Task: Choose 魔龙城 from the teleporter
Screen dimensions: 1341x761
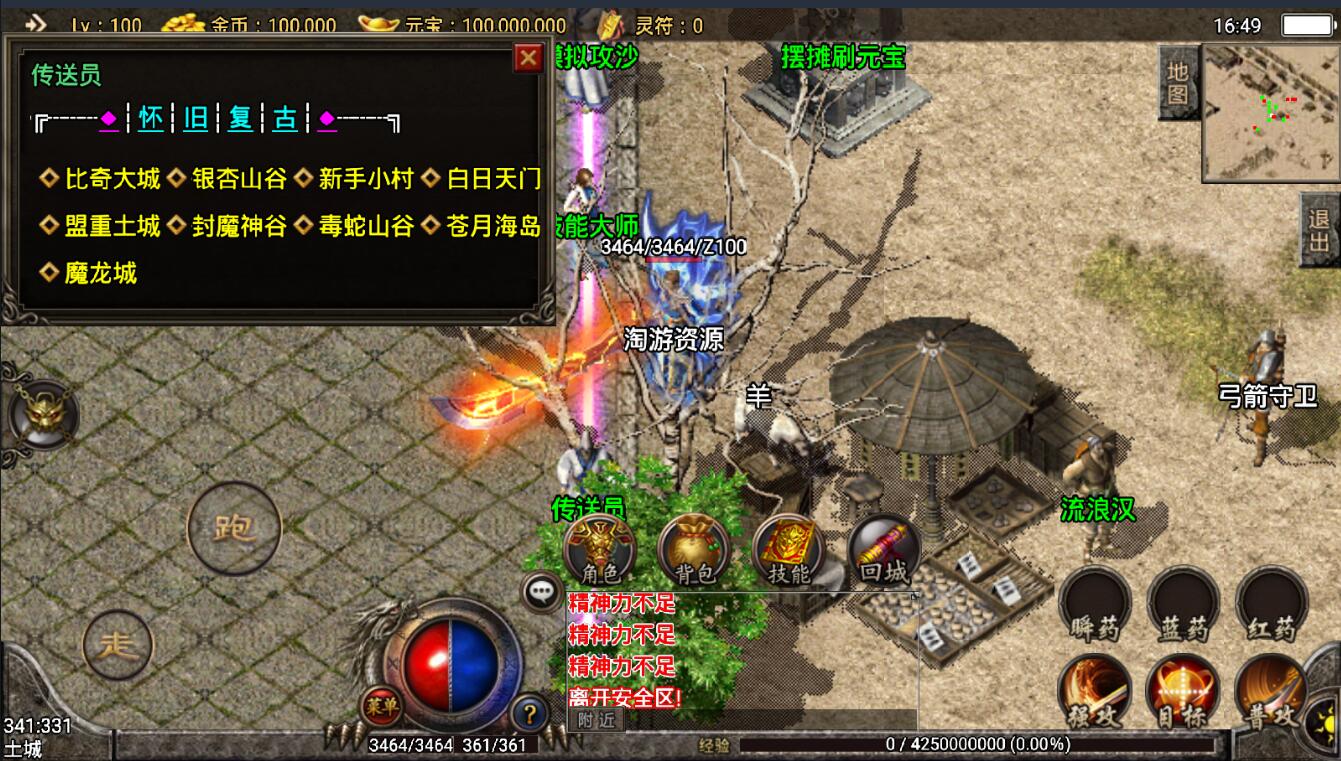Action: [x=100, y=273]
